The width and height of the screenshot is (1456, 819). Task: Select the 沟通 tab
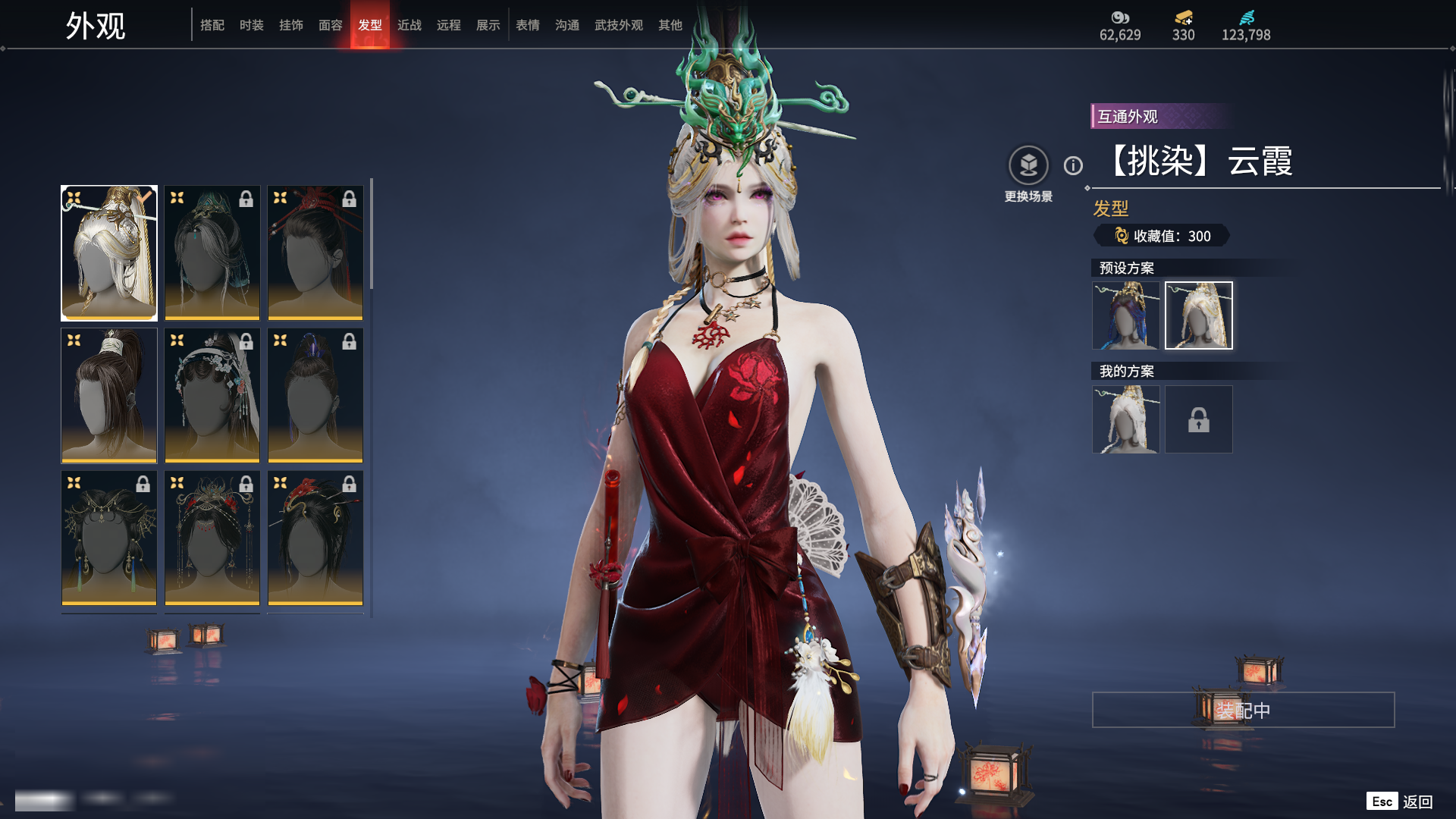(567, 25)
